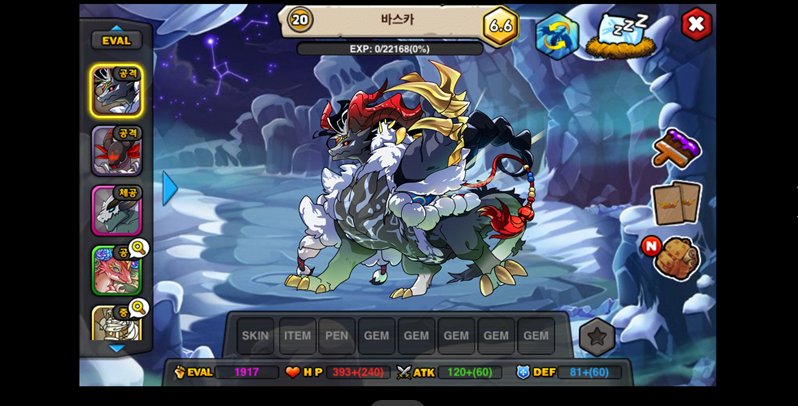Select the first dragon portrait with yellow border
Image resolution: width=798 pixels, height=406 pixels.
coord(116,91)
